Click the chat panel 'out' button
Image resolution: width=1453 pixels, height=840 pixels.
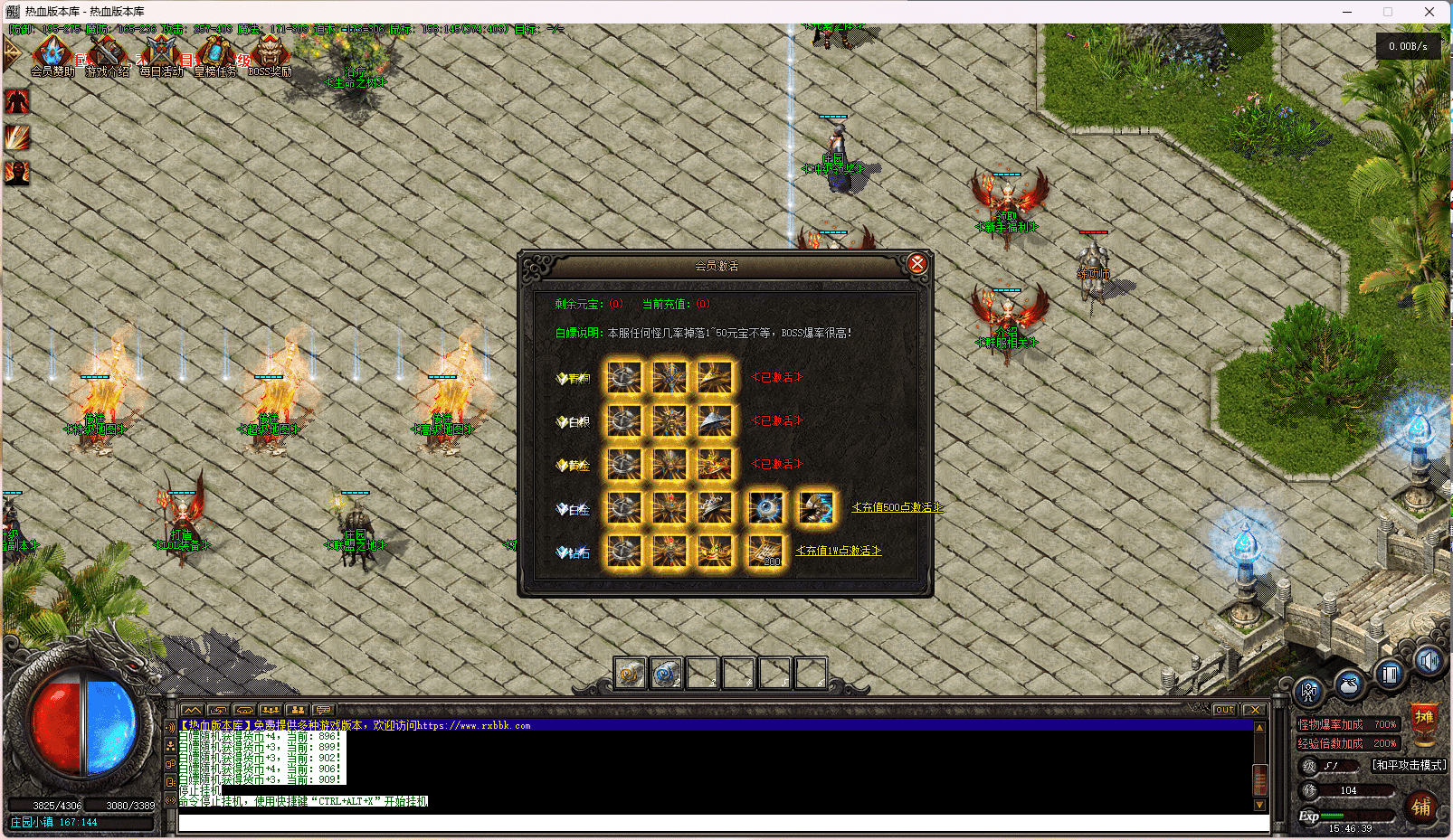tap(1224, 710)
